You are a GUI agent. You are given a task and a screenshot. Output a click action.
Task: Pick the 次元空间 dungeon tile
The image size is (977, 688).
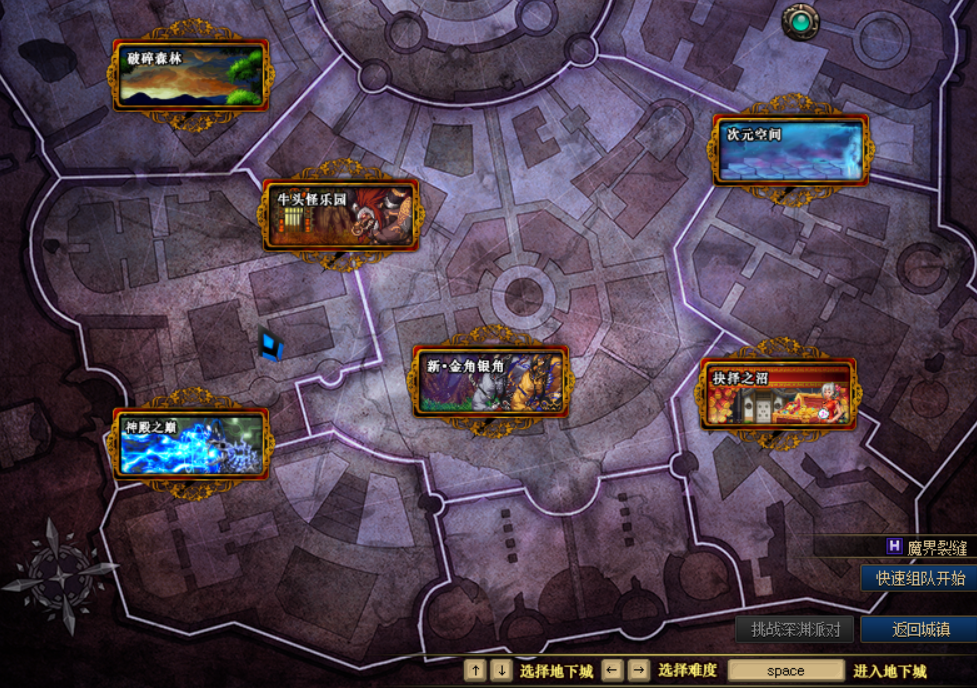click(790, 150)
